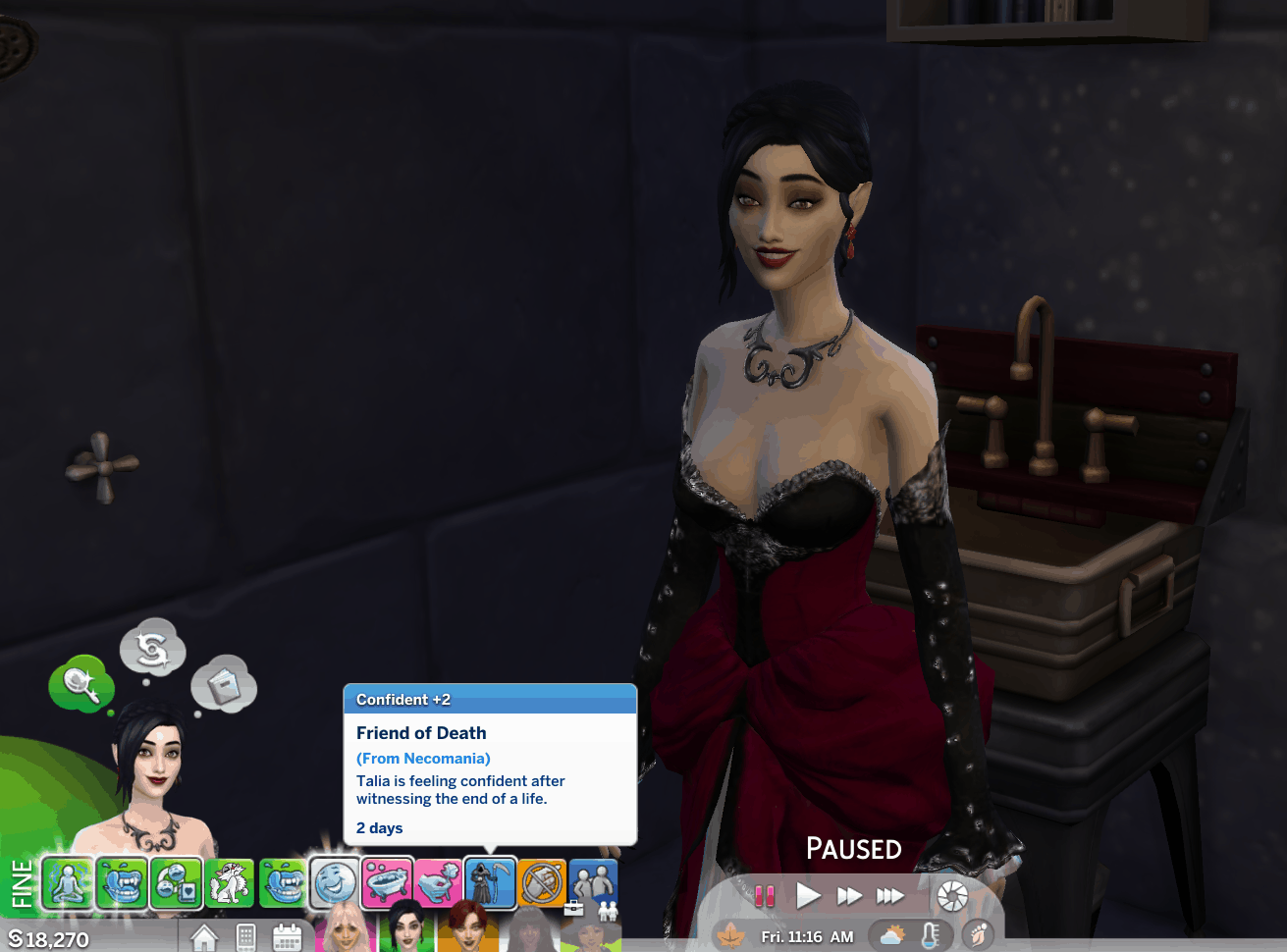
Task: Select the pink bubble bath moodlet
Action: pyautogui.click(x=386, y=882)
